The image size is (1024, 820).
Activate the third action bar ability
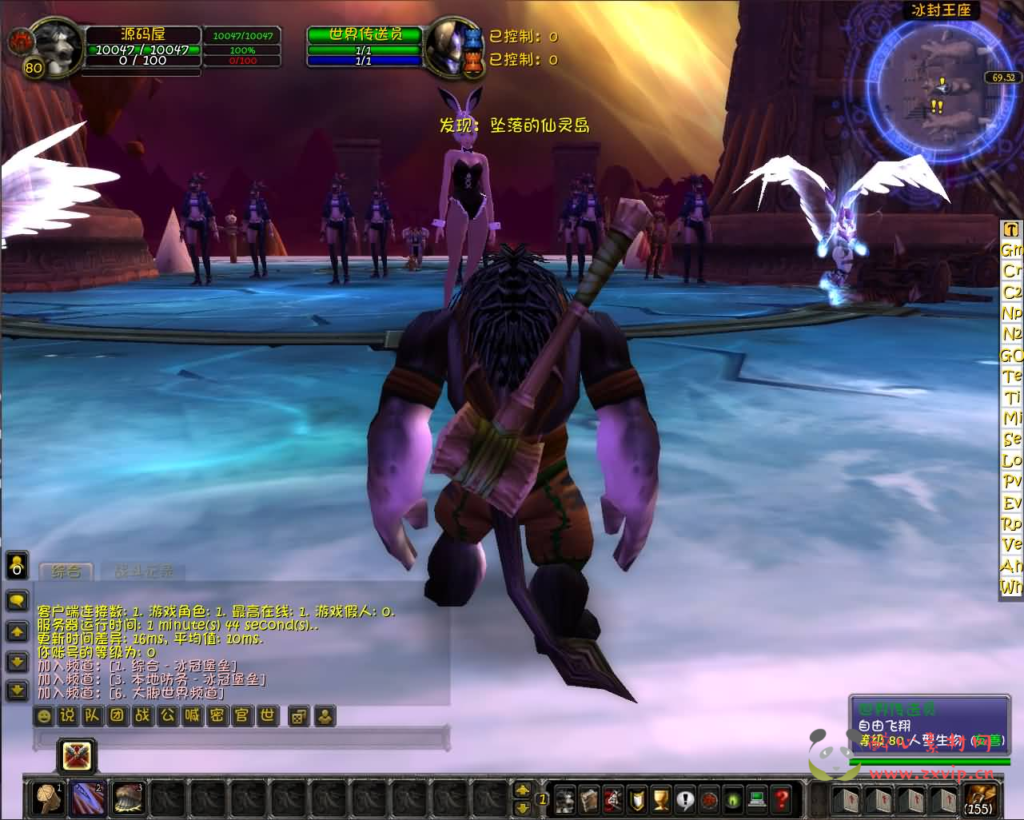point(127,798)
